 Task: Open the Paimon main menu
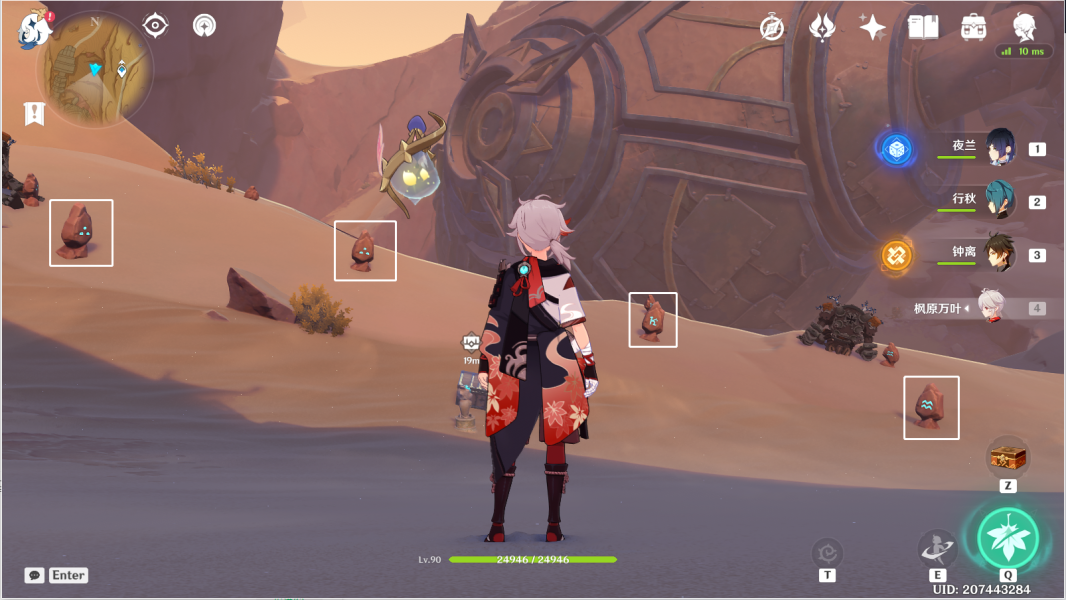pos(31,30)
